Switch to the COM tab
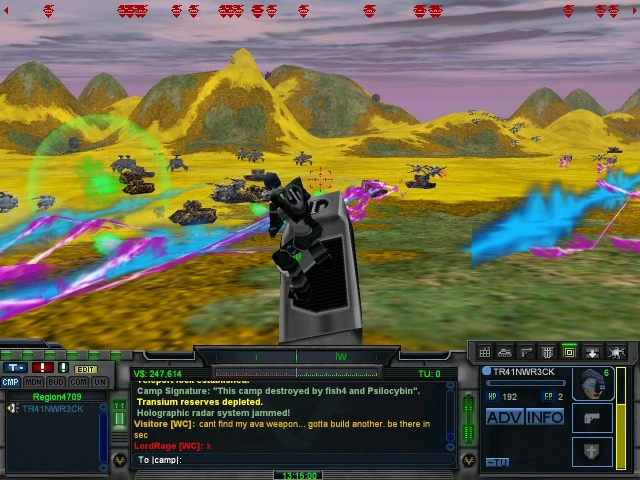This screenshot has height=480, width=640. pos(78,382)
